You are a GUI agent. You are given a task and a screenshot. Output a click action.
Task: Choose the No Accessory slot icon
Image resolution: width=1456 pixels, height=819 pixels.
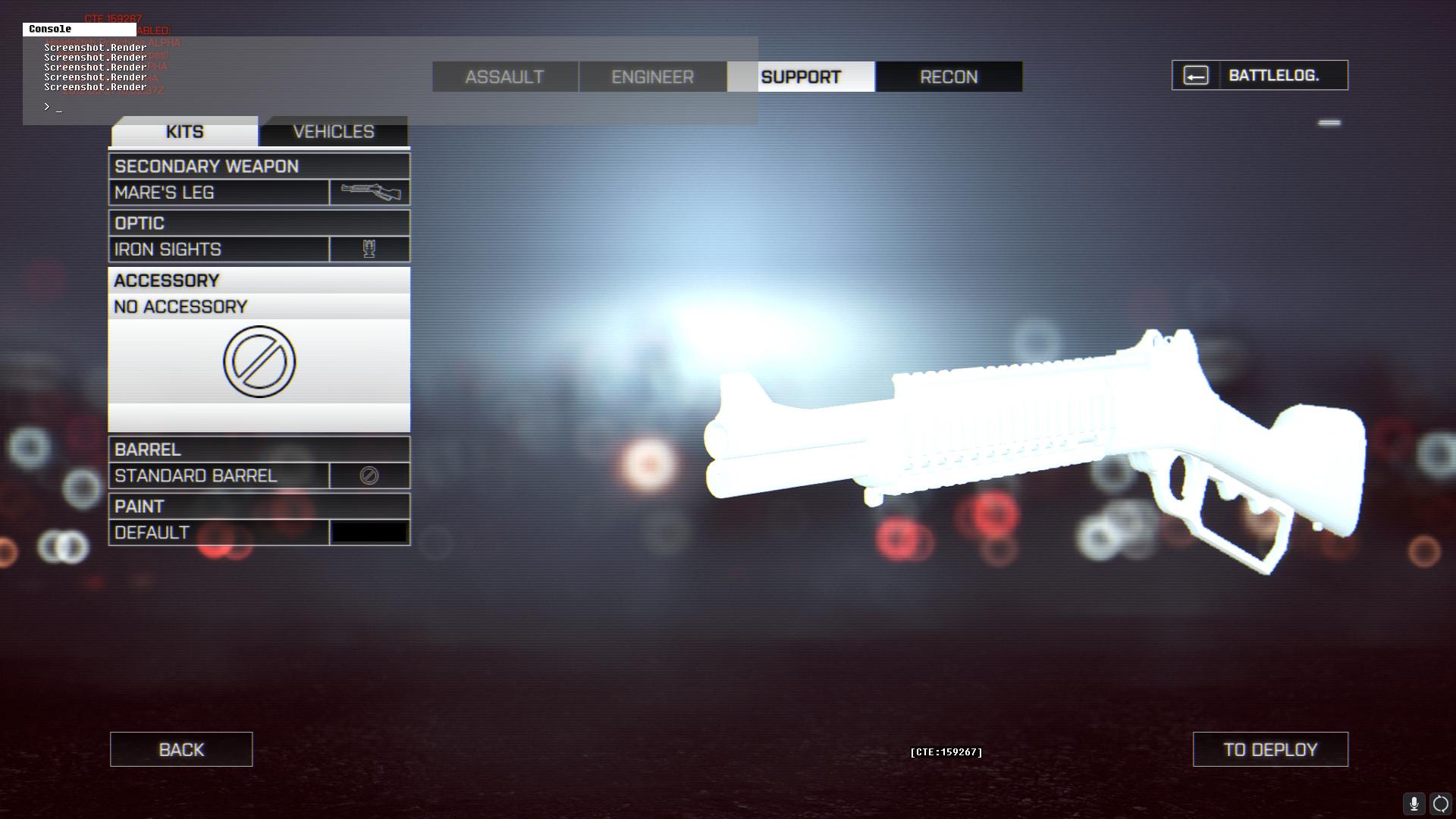coord(259,362)
